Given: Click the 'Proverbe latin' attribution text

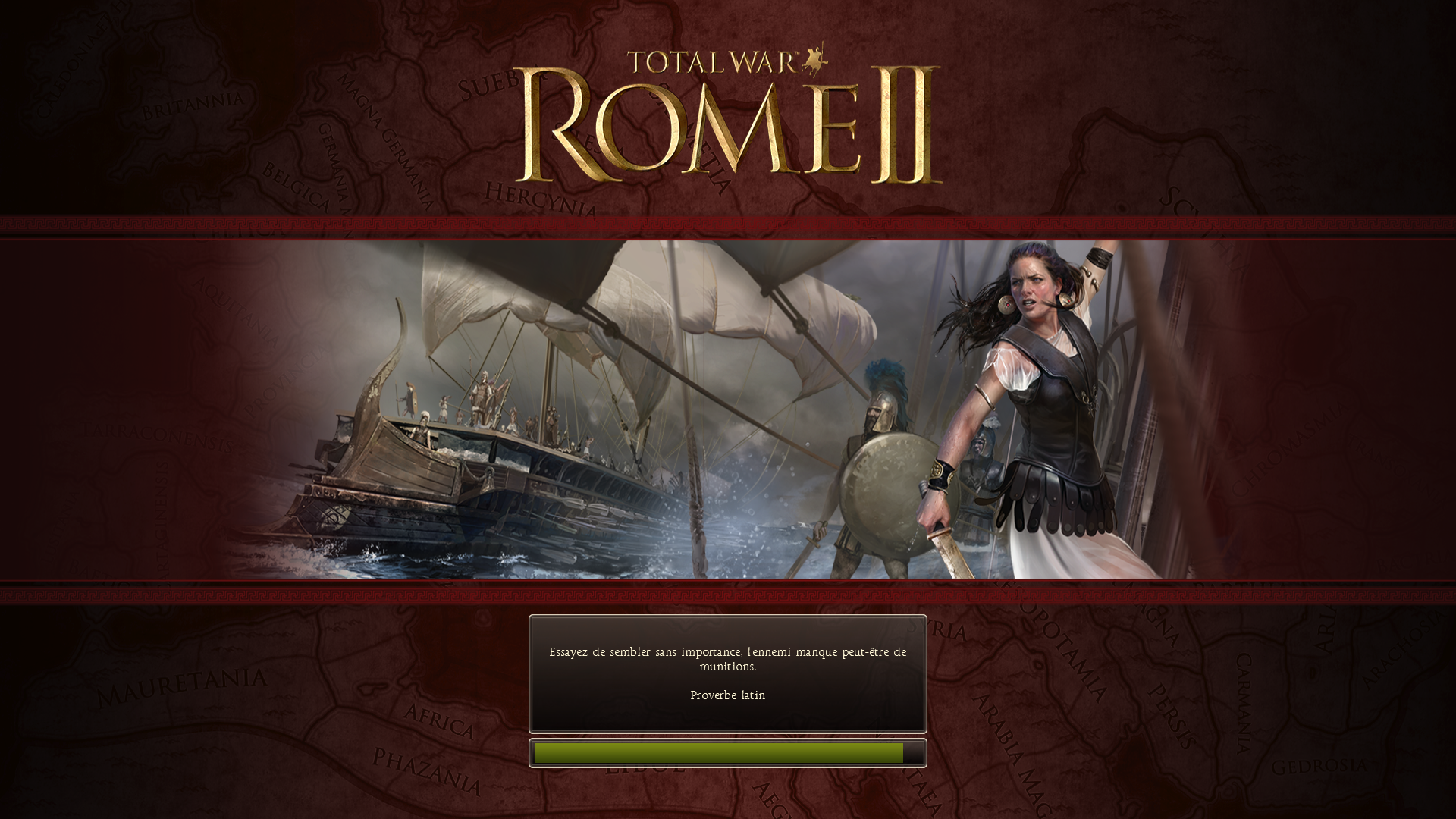Looking at the screenshot, I should pyautogui.click(x=727, y=695).
